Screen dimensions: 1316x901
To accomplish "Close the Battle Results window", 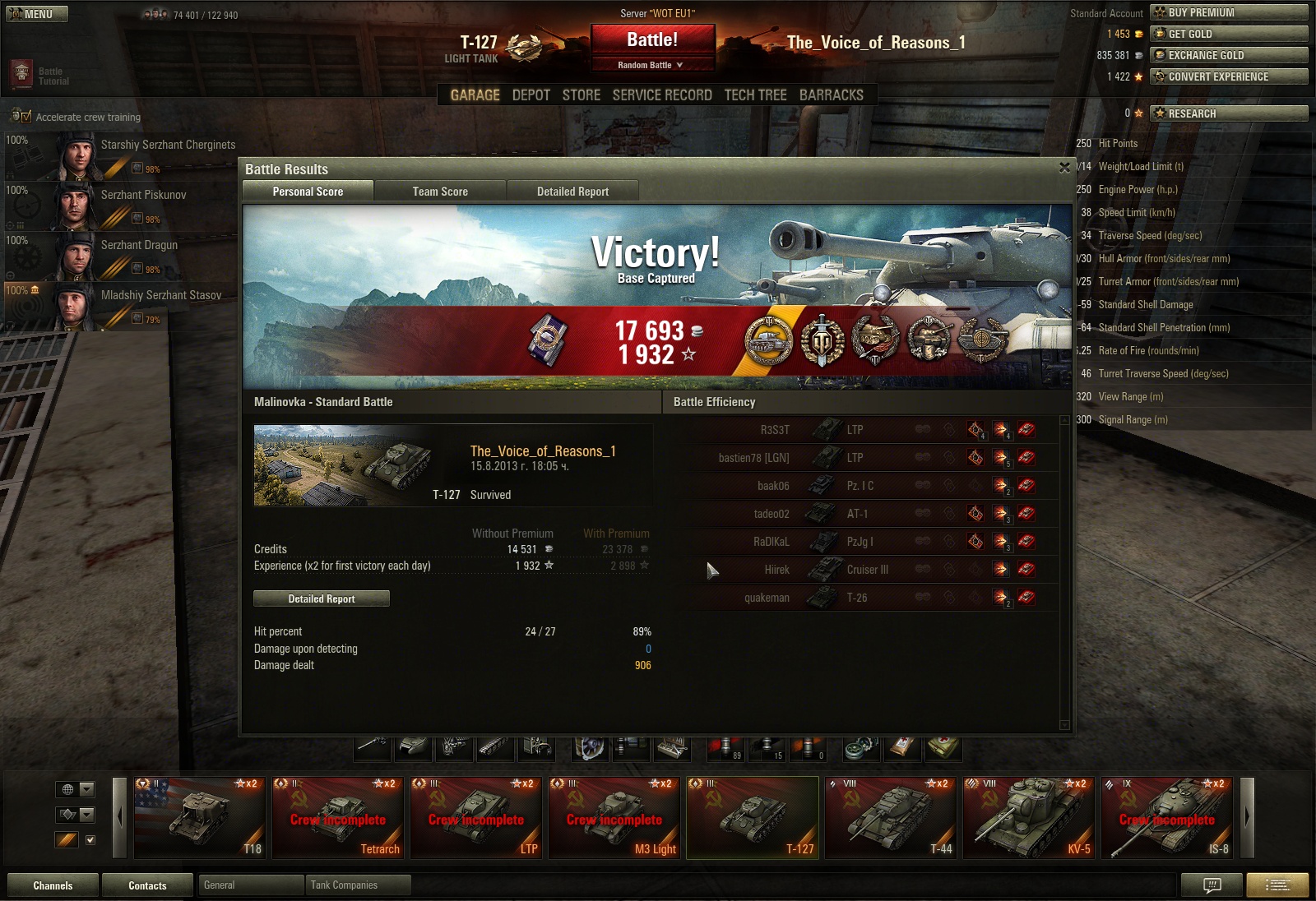I will 1064,168.
